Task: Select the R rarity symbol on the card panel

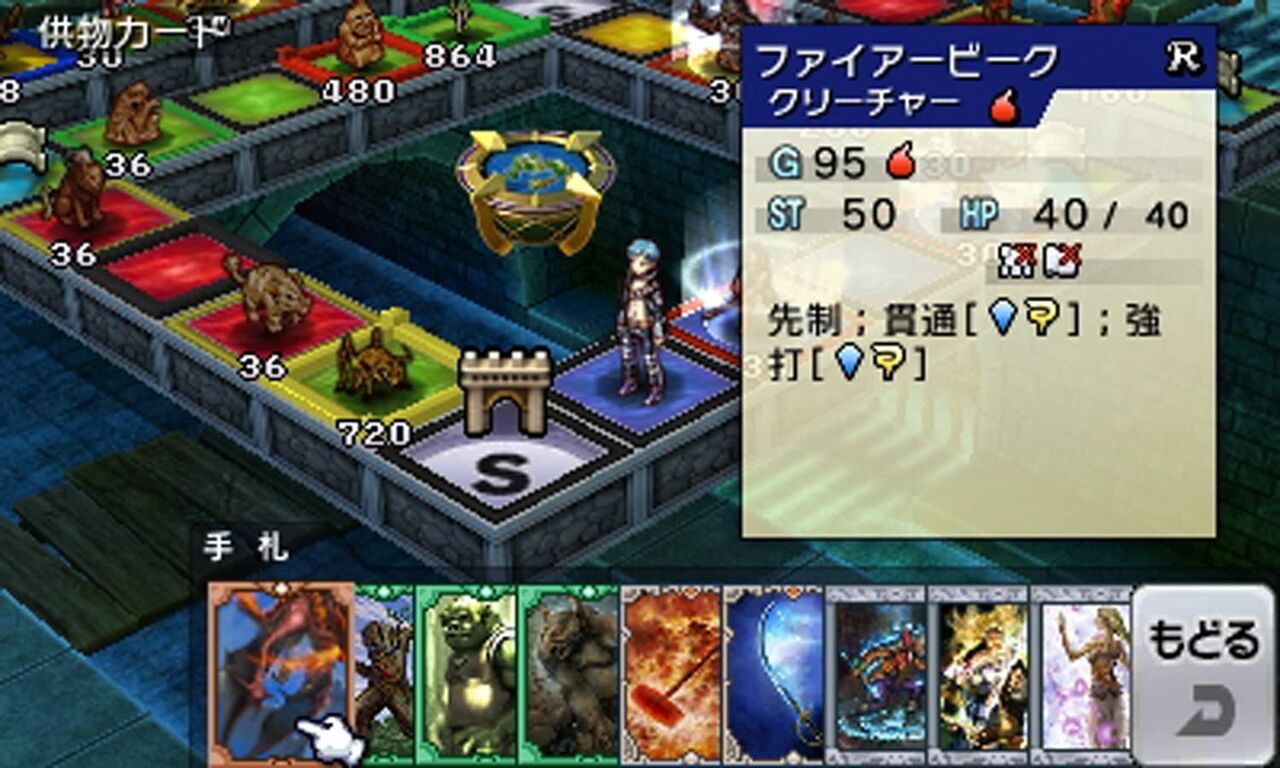Action: point(1185,57)
